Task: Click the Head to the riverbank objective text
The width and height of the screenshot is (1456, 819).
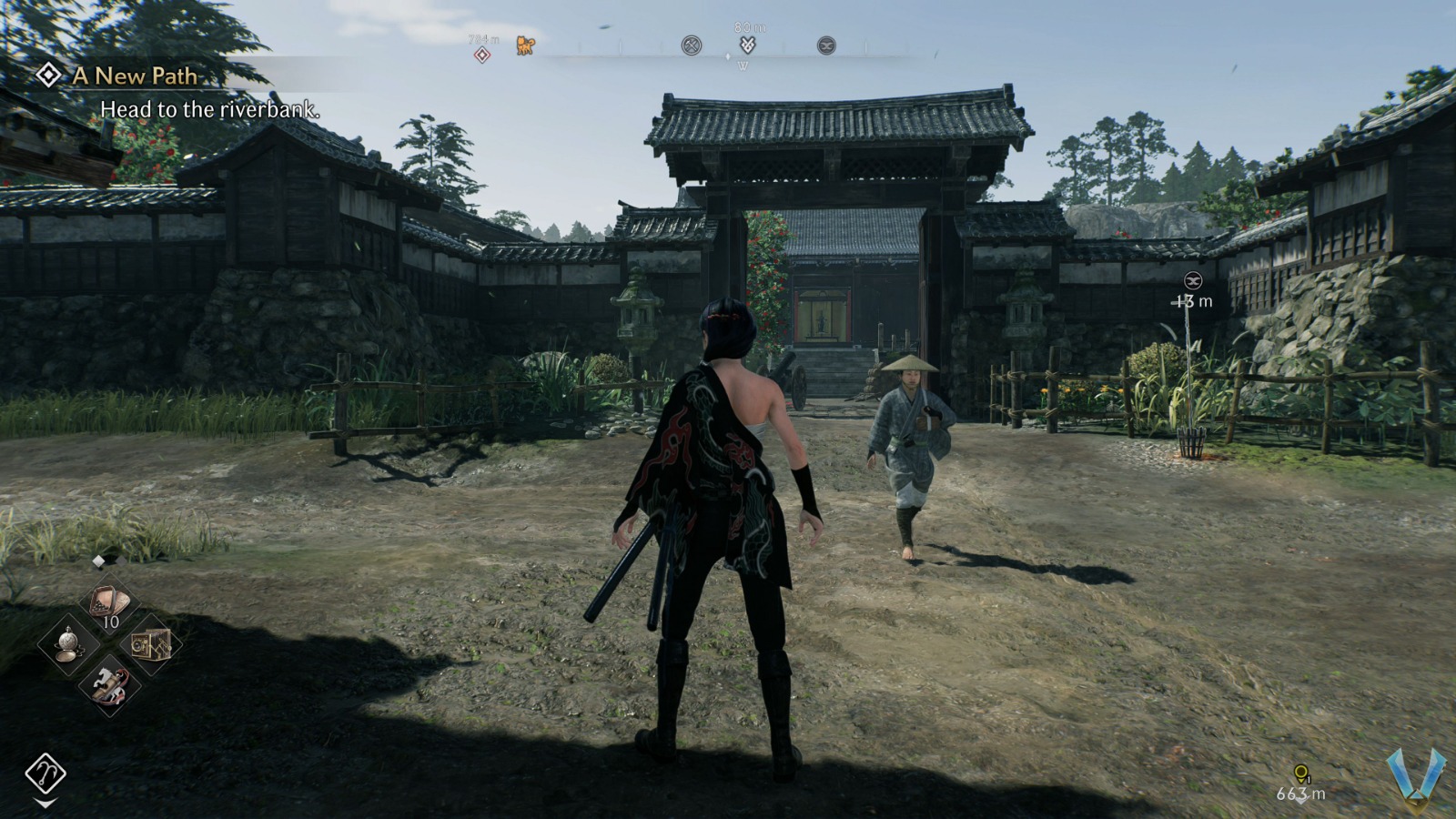Action: [210, 113]
